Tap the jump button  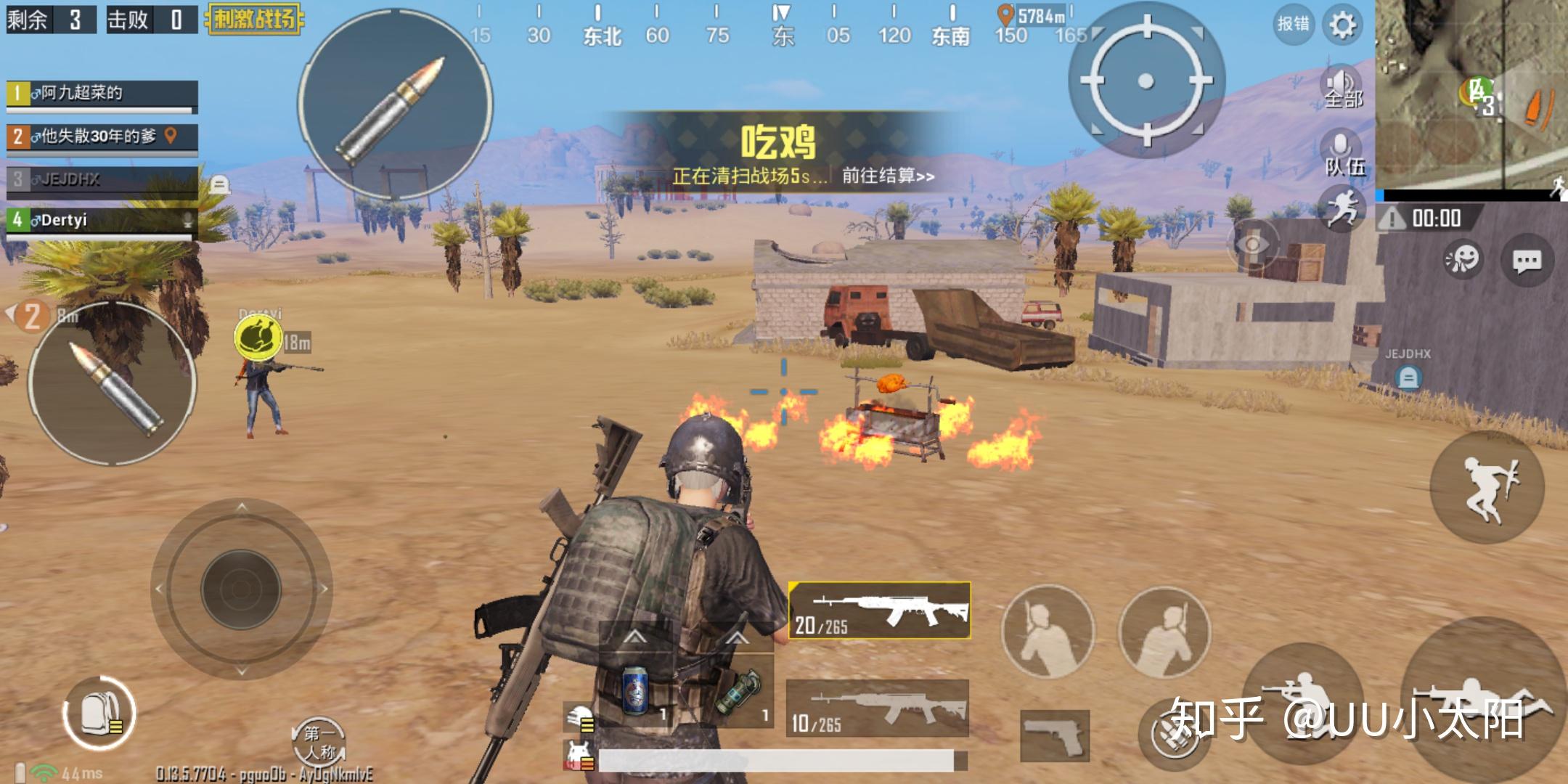tap(1487, 487)
